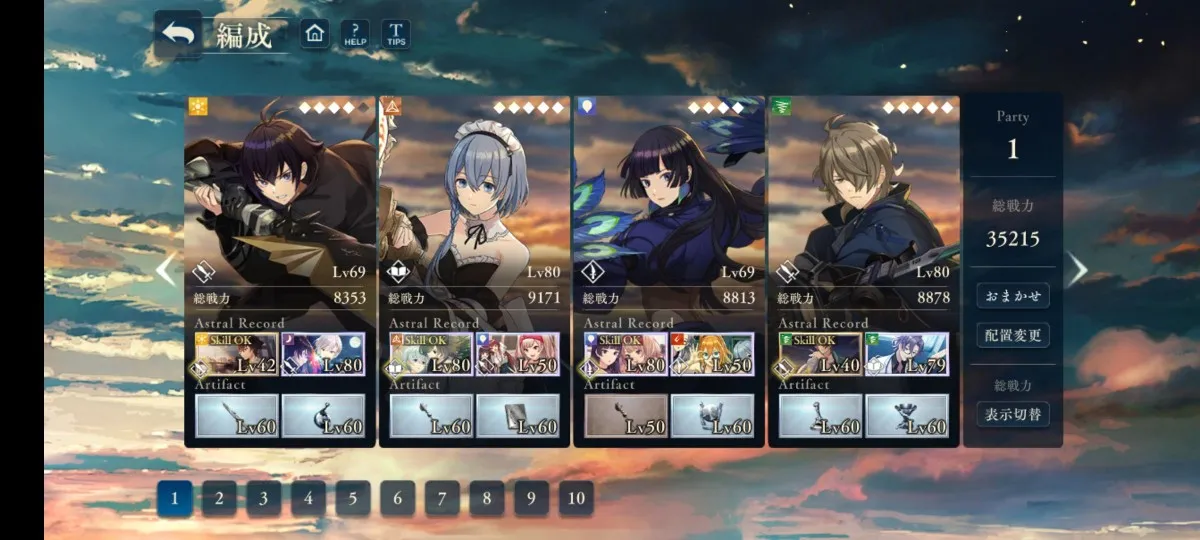Open the HELP button

[x=355, y=34]
